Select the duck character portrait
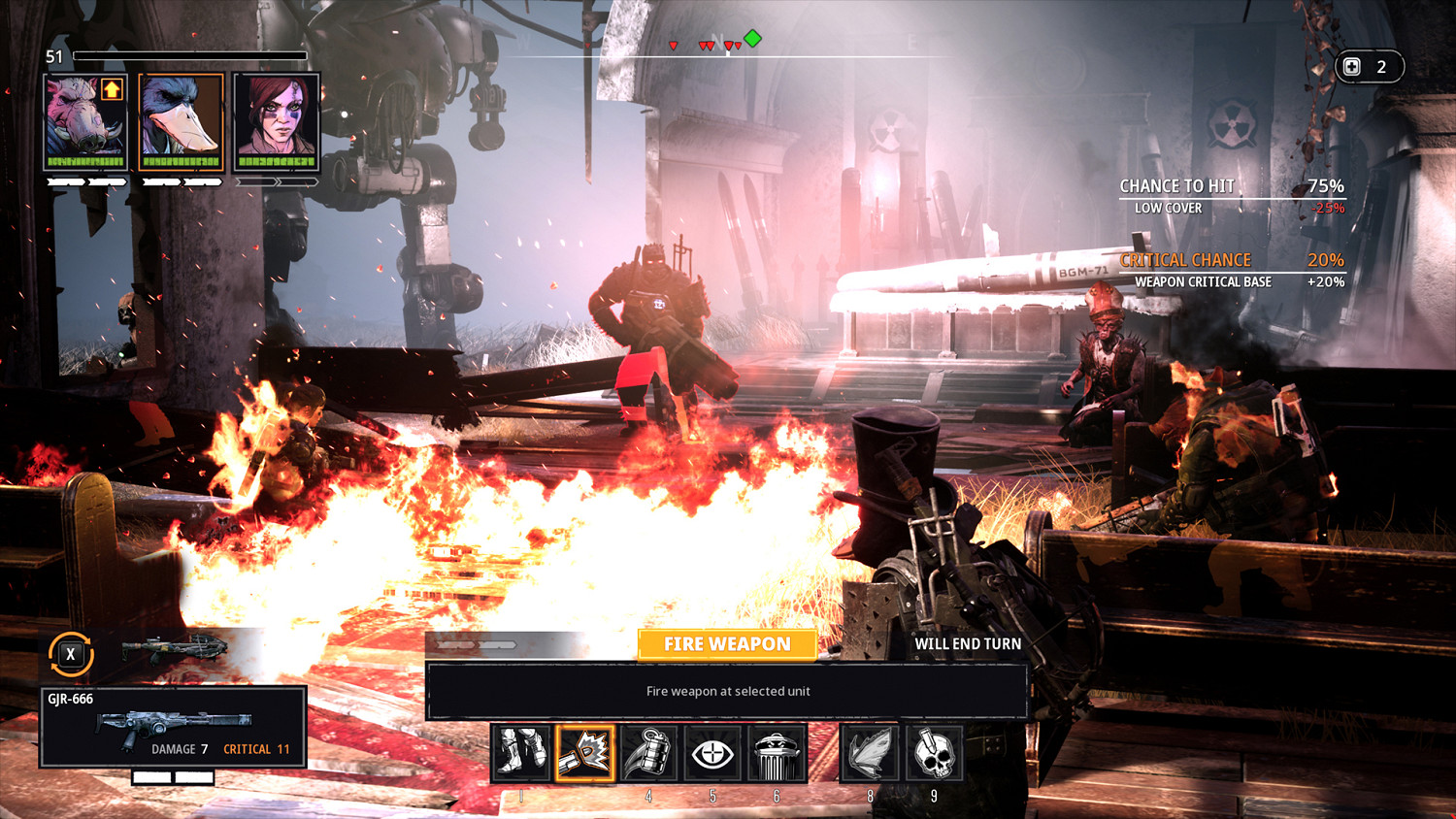Screen dimensions: 1456x819 [x=182, y=121]
